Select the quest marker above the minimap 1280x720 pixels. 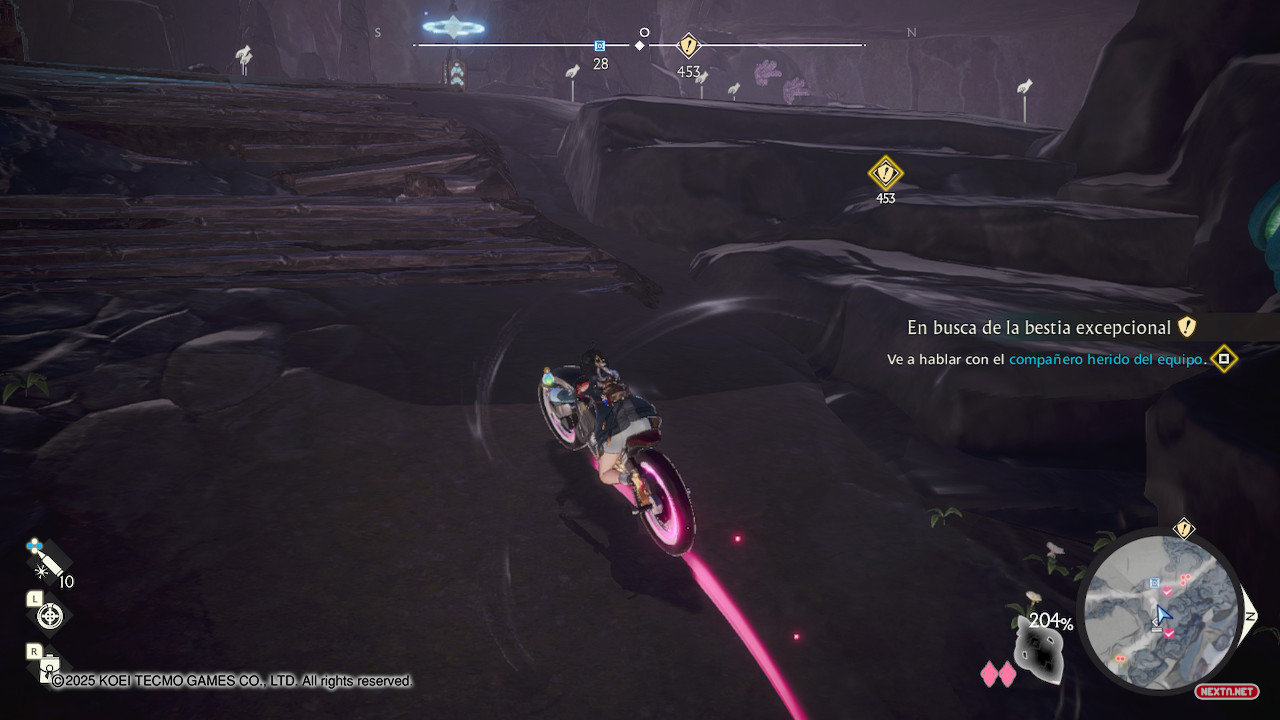coord(1184,529)
